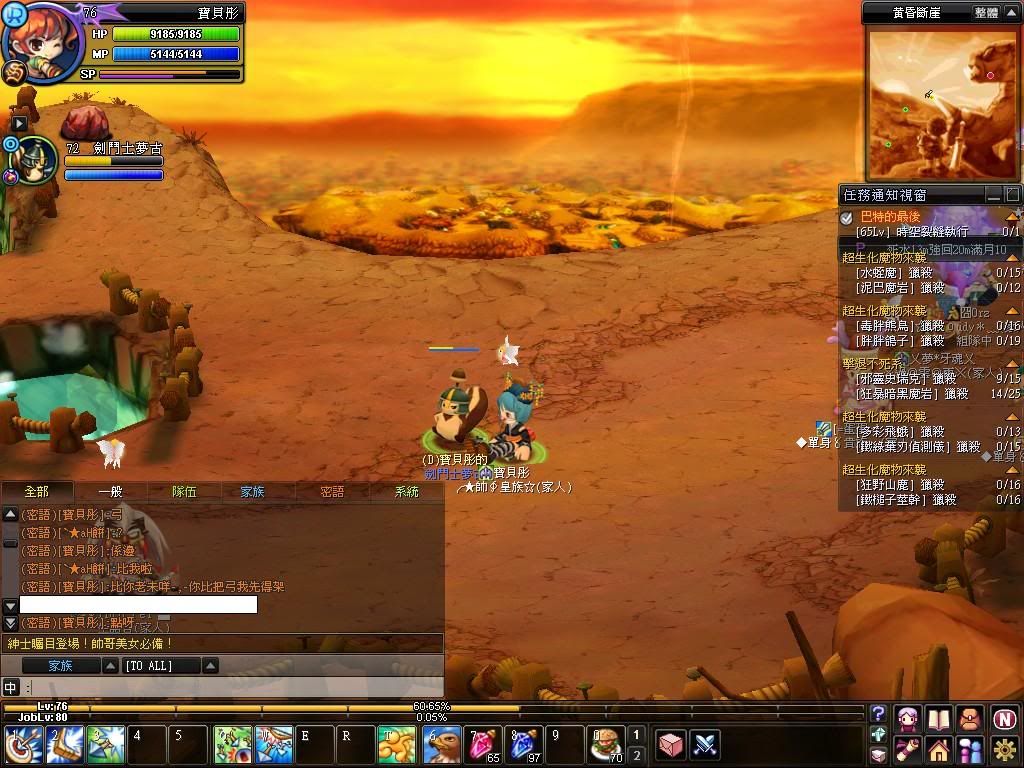The height and width of the screenshot is (768, 1024).
Task: Open the [TO ALL] recipient dropdown
Action: pos(211,666)
